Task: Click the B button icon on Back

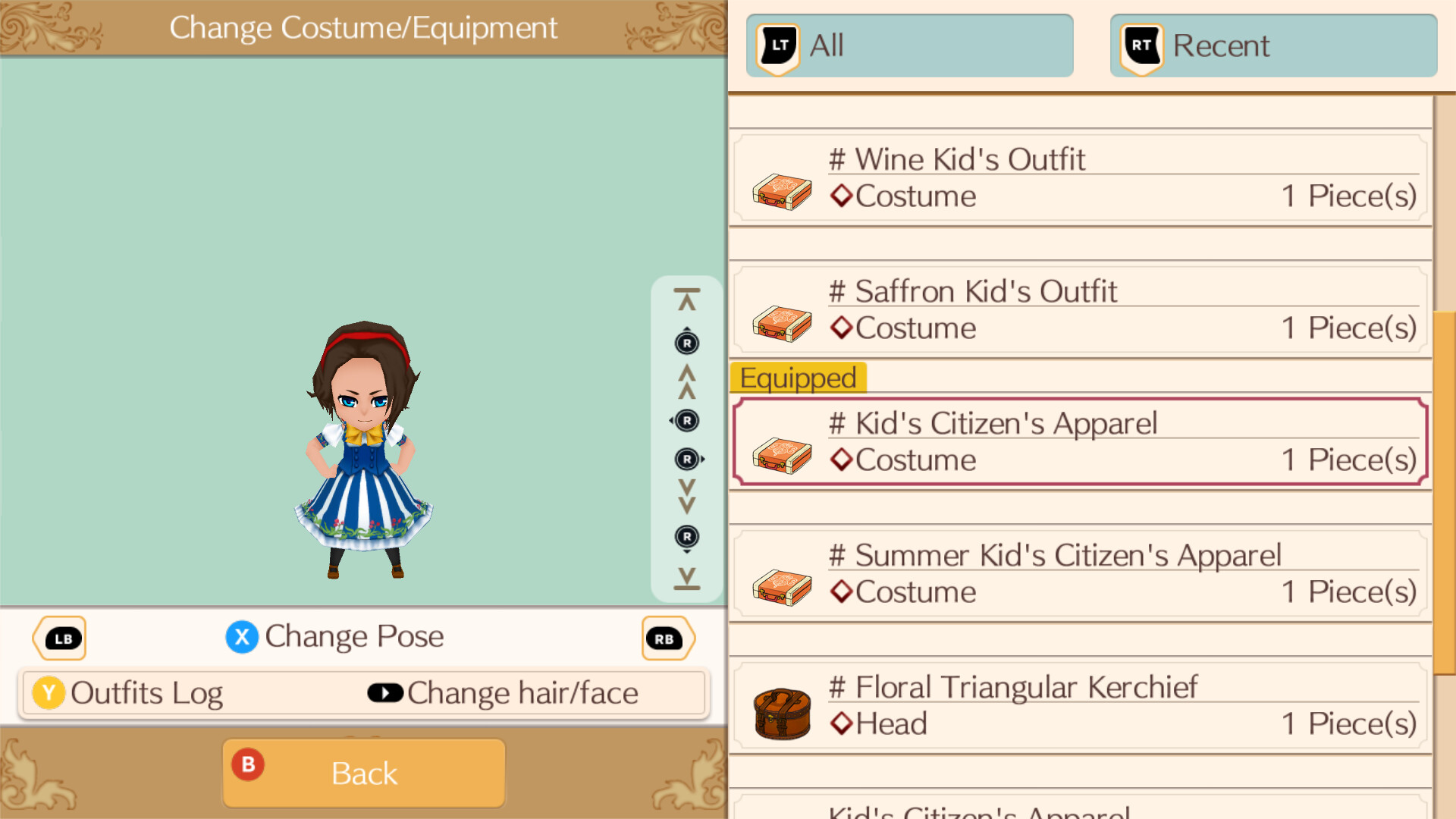Action: [x=246, y=766]
